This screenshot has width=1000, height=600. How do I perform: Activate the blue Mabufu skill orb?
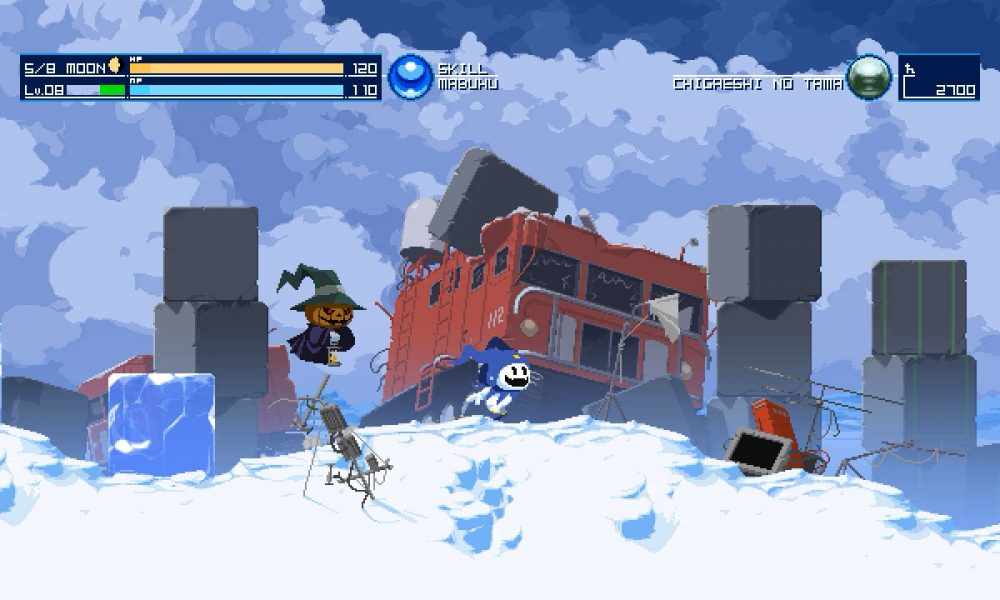coord(410,76)
